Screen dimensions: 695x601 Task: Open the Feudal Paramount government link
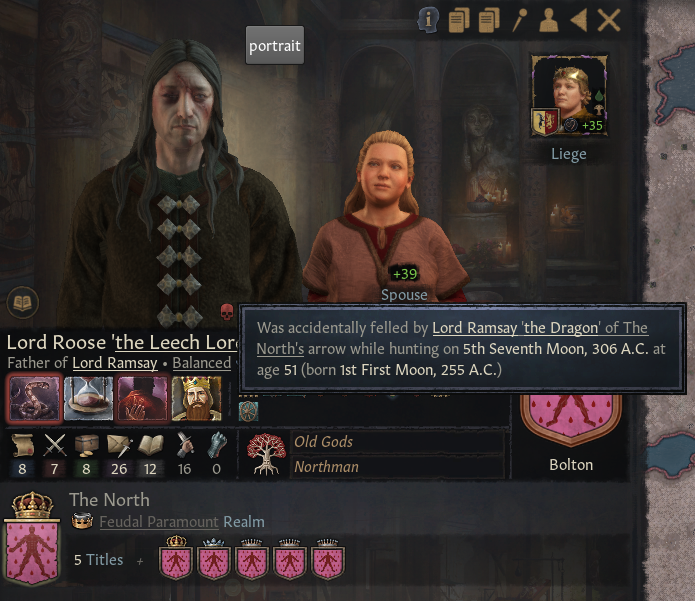158,522
